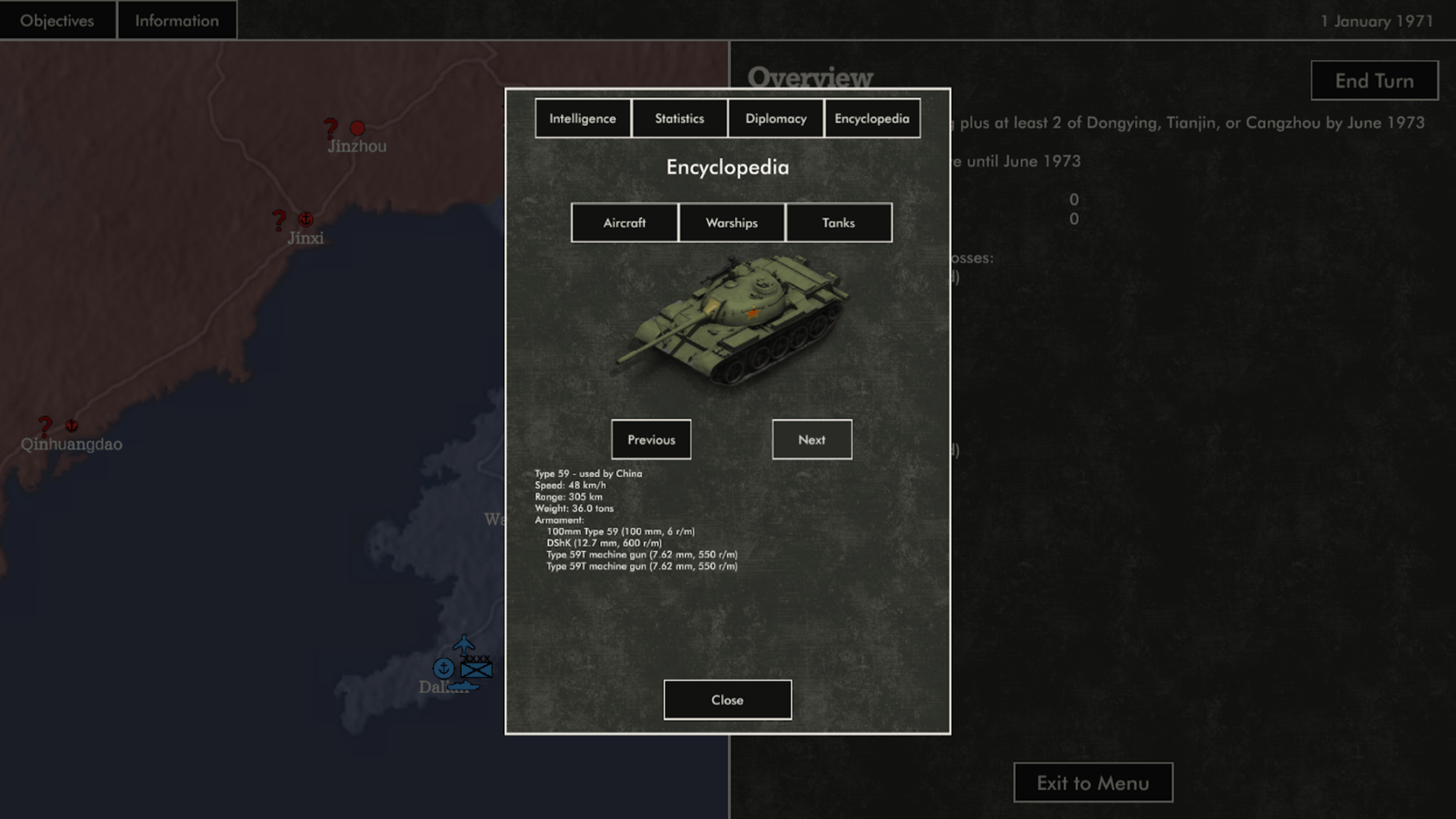The image size is (1456, 819).
Task: Click the End Turn button
Action: [1374, 81]
